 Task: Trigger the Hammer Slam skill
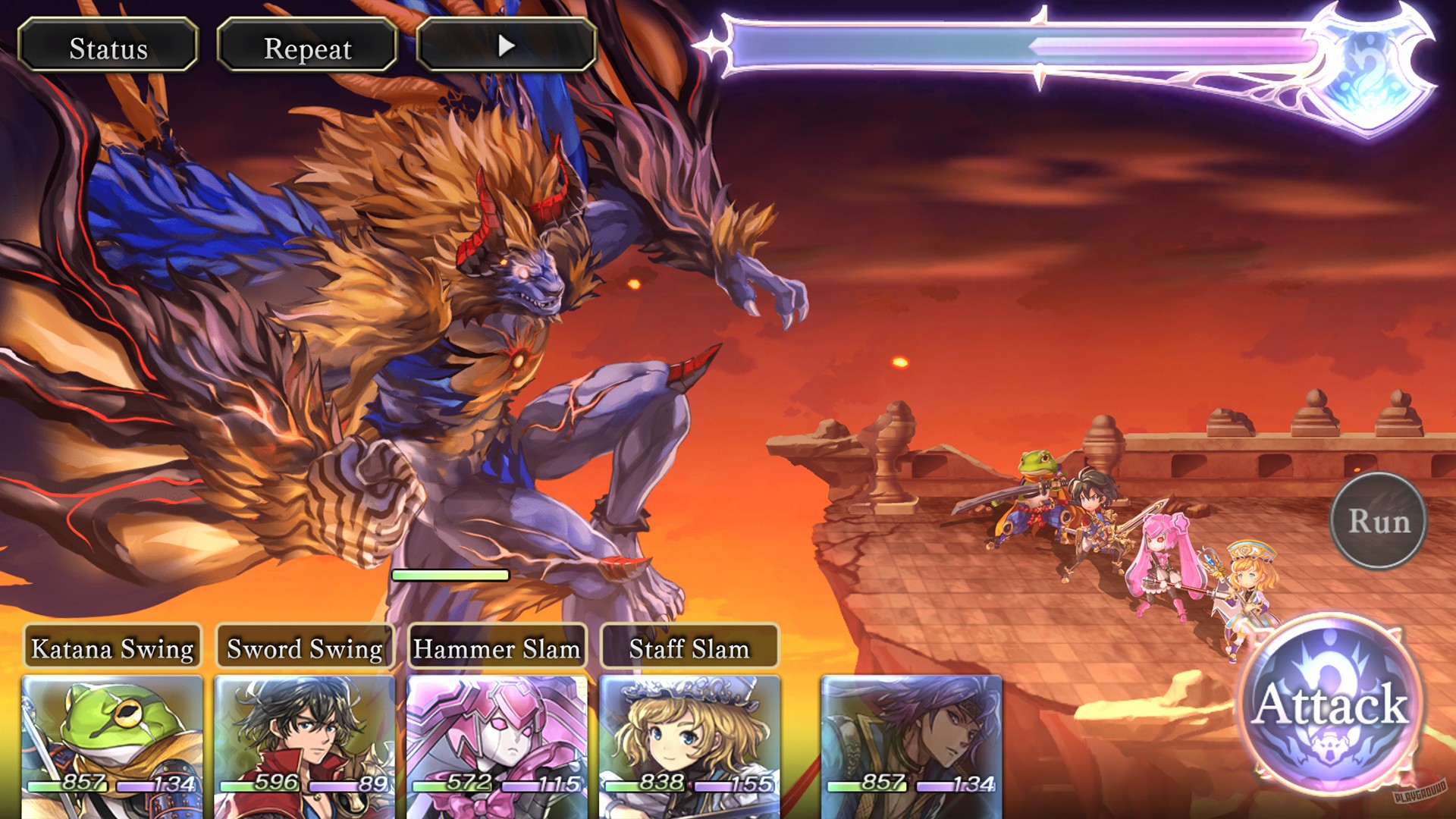(x=495, y=649)
